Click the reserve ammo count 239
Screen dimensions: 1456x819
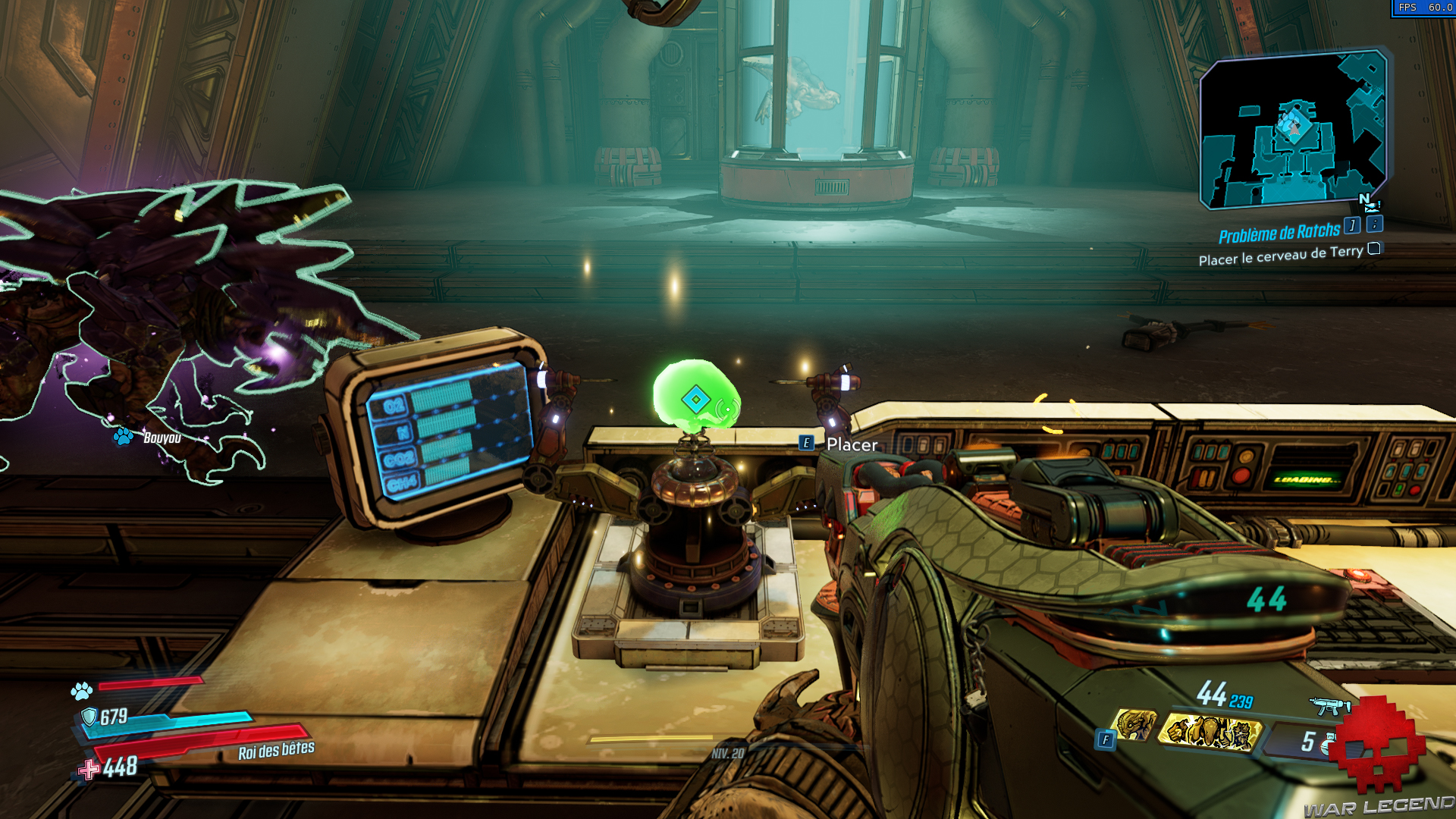[1241, 701]
